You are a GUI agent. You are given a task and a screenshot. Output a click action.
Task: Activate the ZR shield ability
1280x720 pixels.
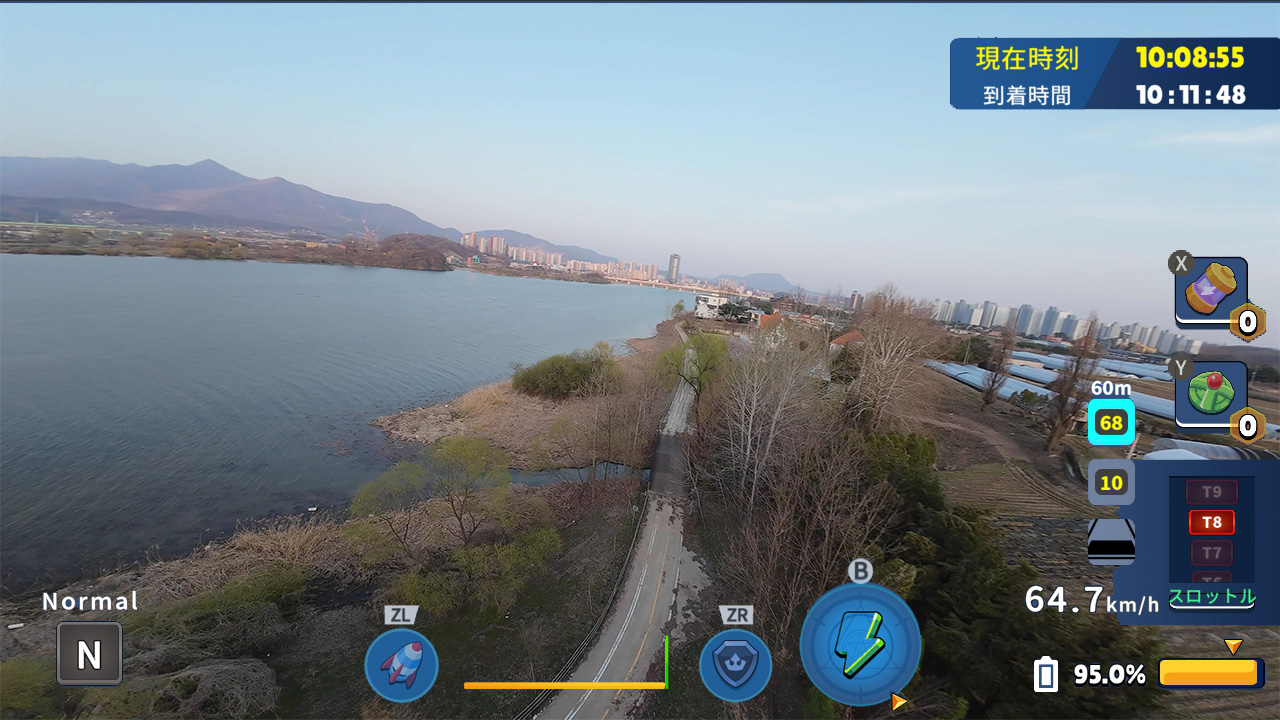pyautogui.click(x=737, y=667)
